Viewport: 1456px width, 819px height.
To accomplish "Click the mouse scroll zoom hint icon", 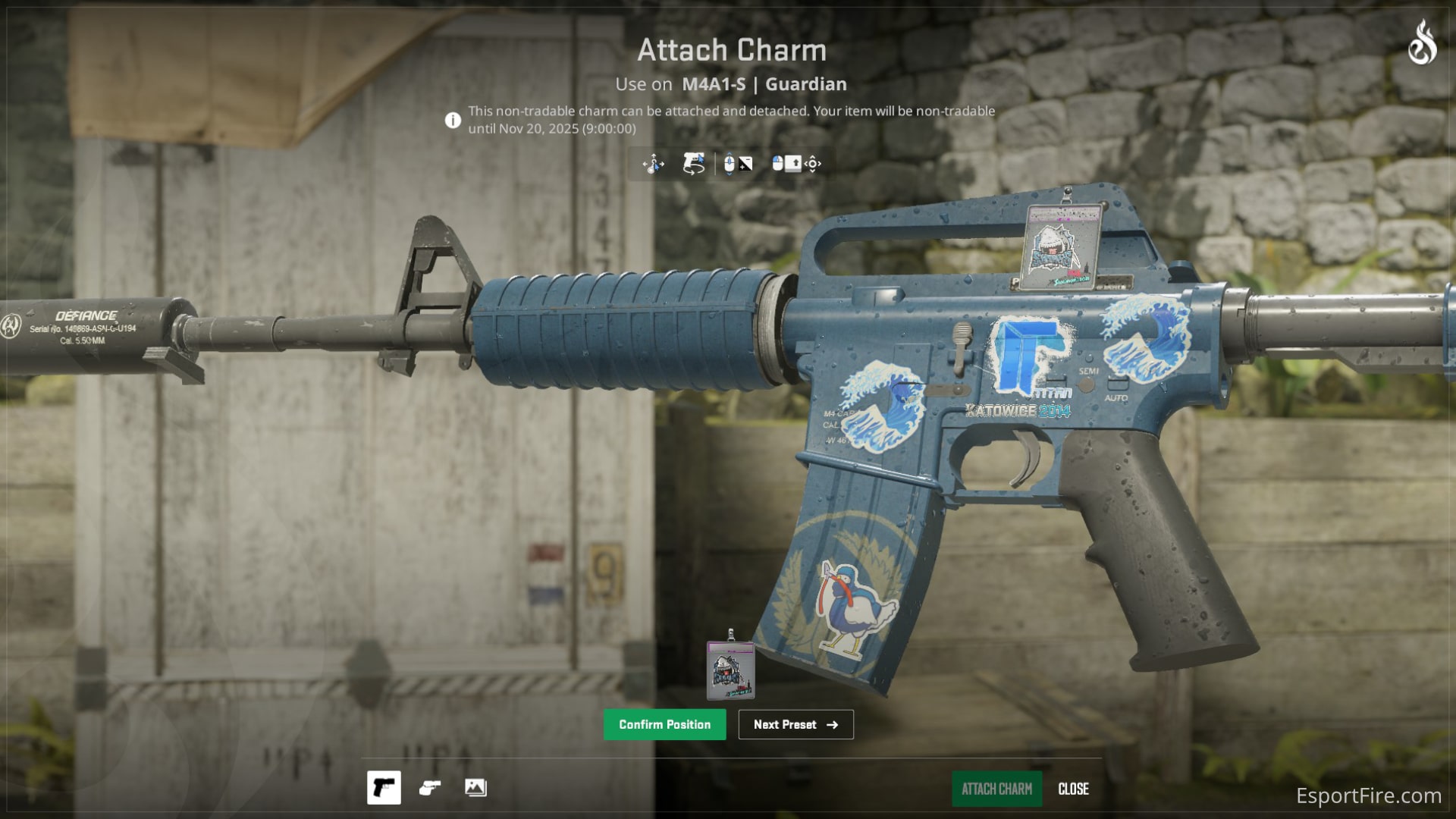I will (x=729, y=164).
